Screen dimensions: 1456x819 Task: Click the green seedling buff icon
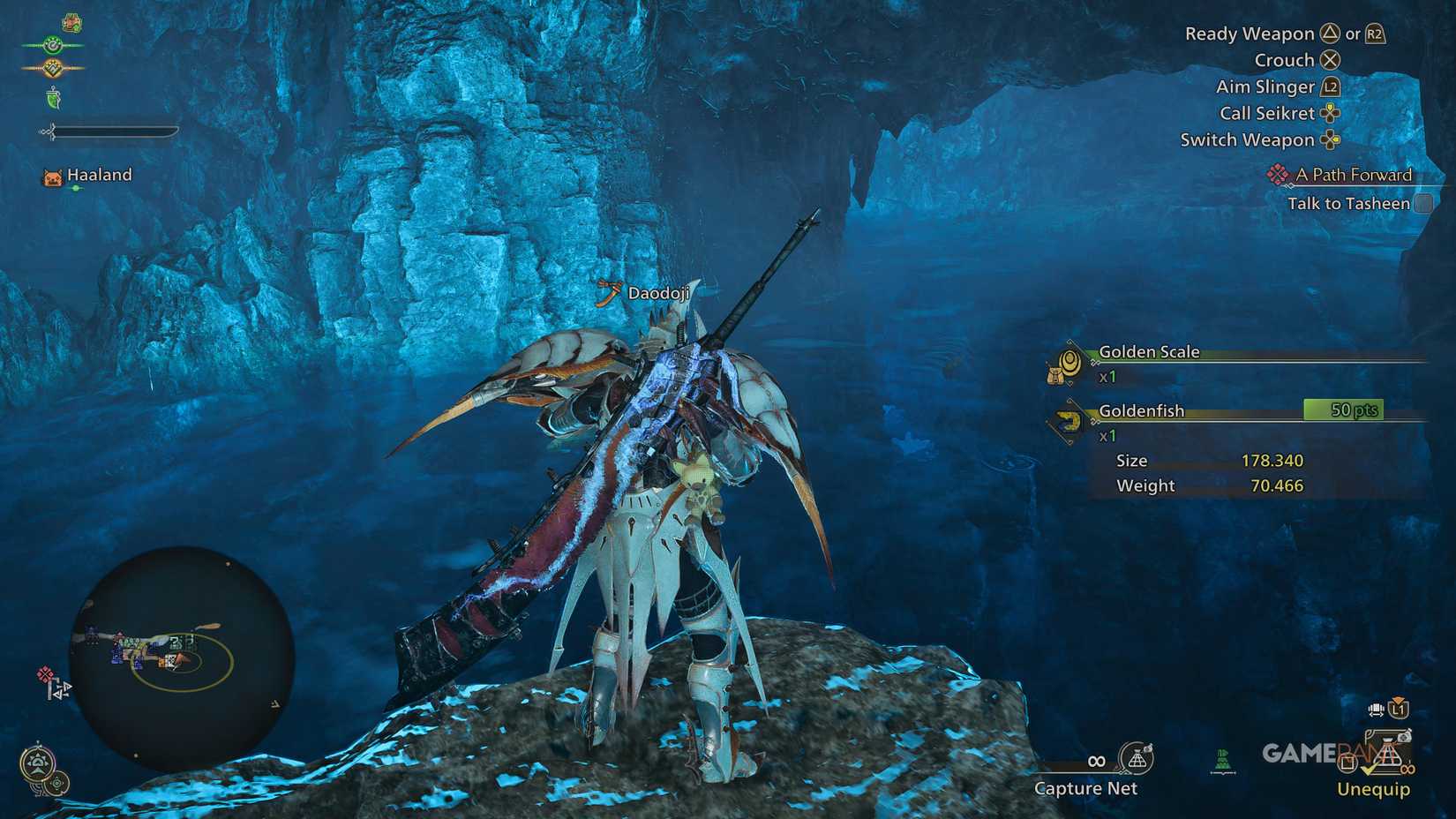[54, 99]
